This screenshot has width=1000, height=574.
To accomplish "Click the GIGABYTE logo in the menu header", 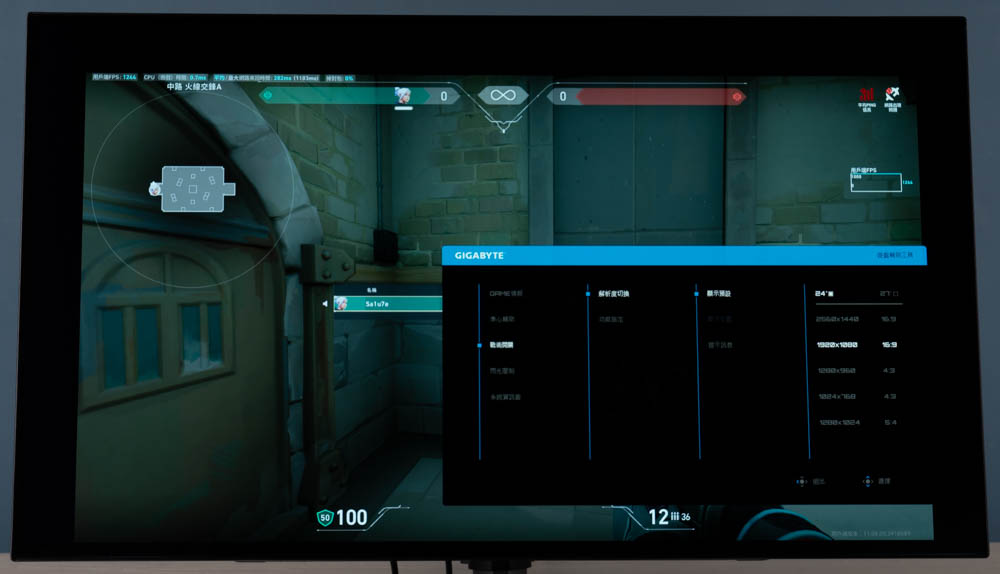I will pos(480,256).
